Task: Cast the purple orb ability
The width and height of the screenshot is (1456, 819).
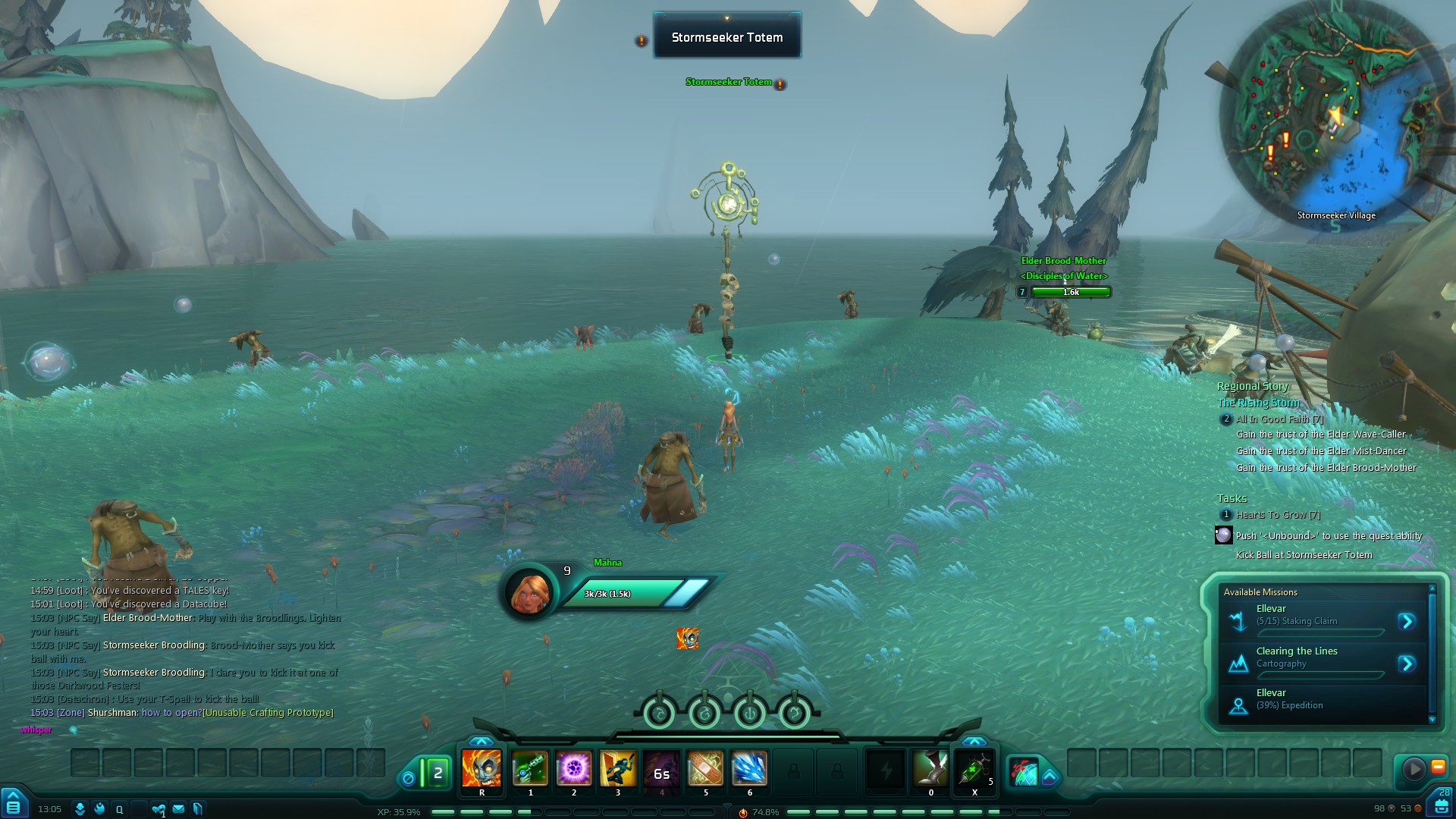Action: click(574, 769)
